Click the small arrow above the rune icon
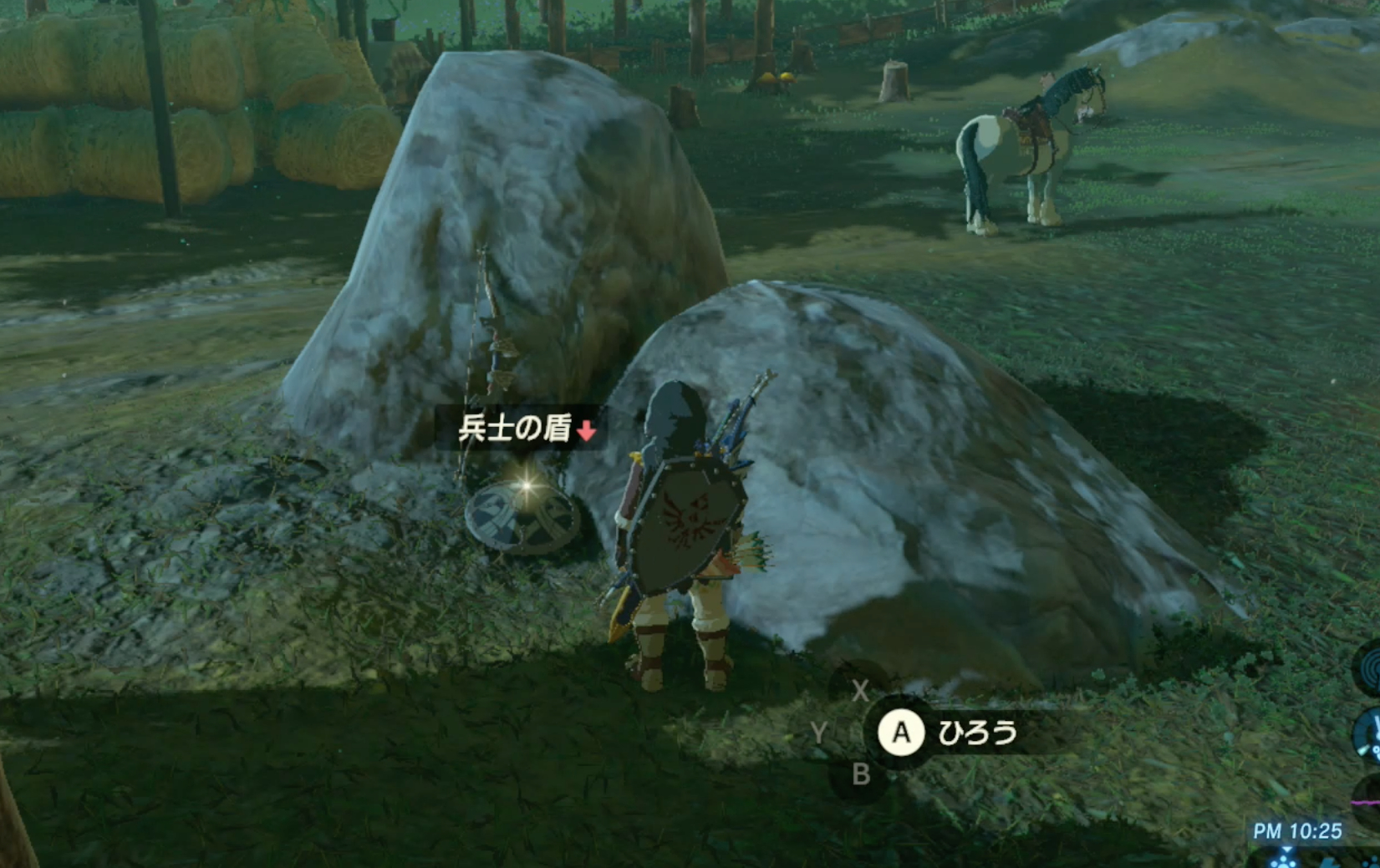Screen dimensions: 1380x868 (1287, 849)
